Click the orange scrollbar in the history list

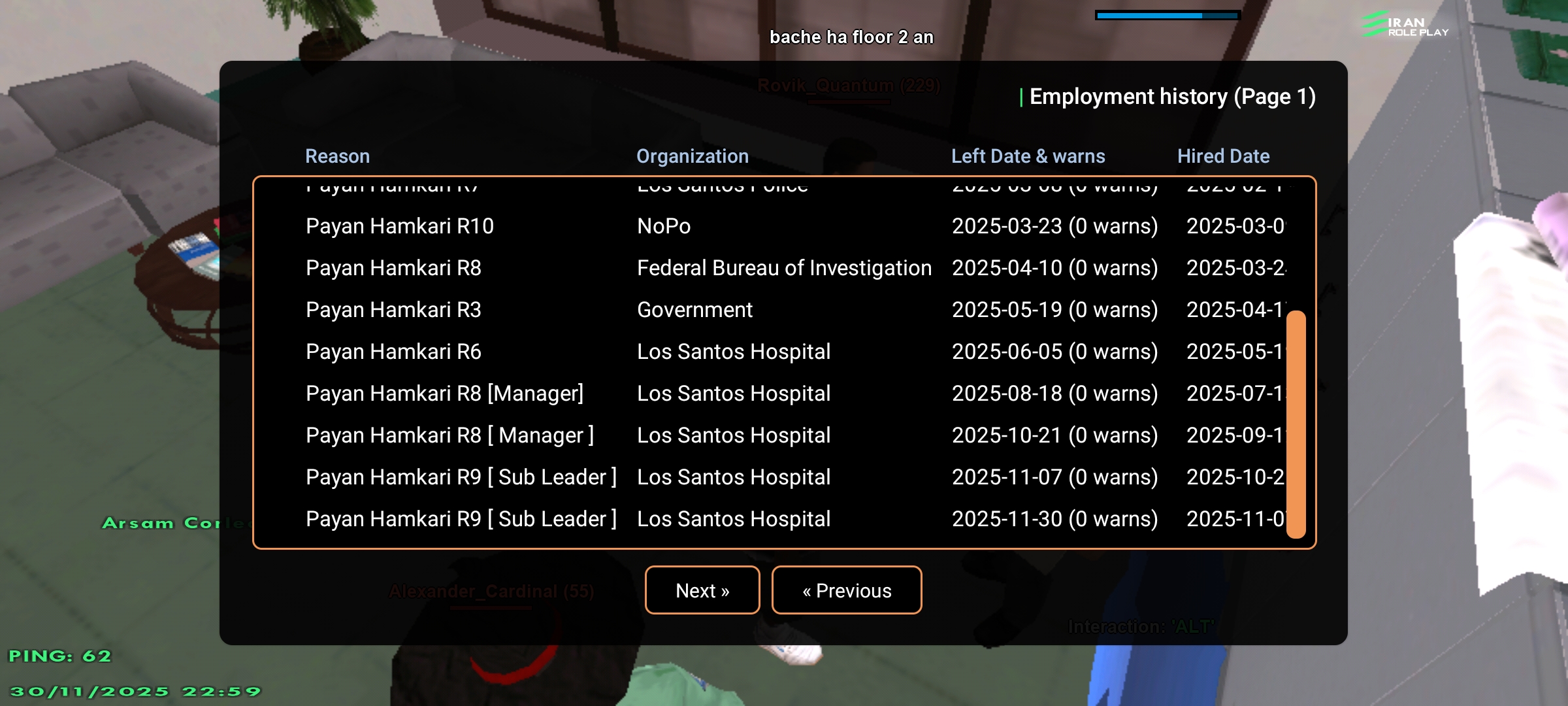[x=1296, y=424]
